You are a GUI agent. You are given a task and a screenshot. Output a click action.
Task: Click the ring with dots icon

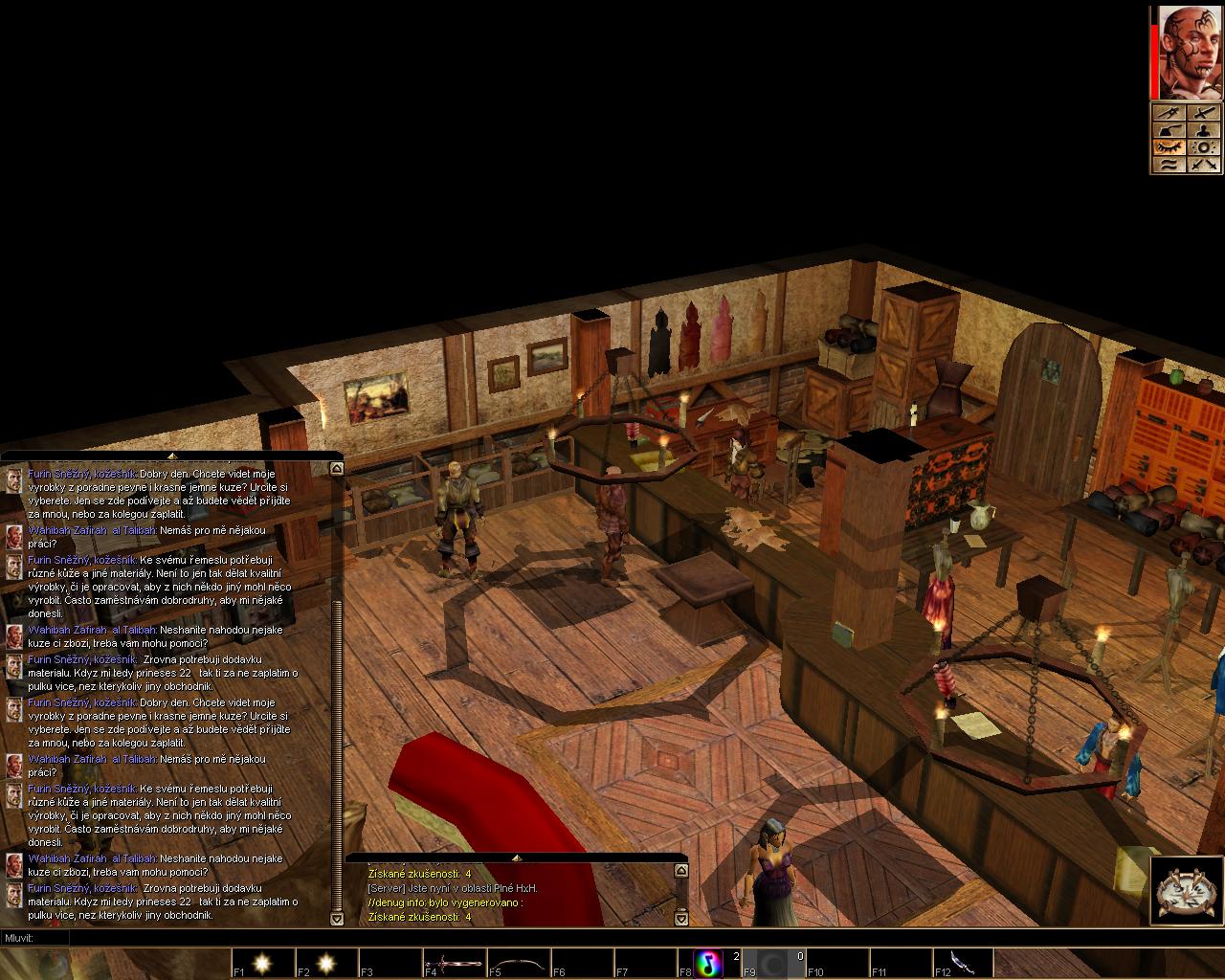pyautogui.click(x=1203, y=147)
